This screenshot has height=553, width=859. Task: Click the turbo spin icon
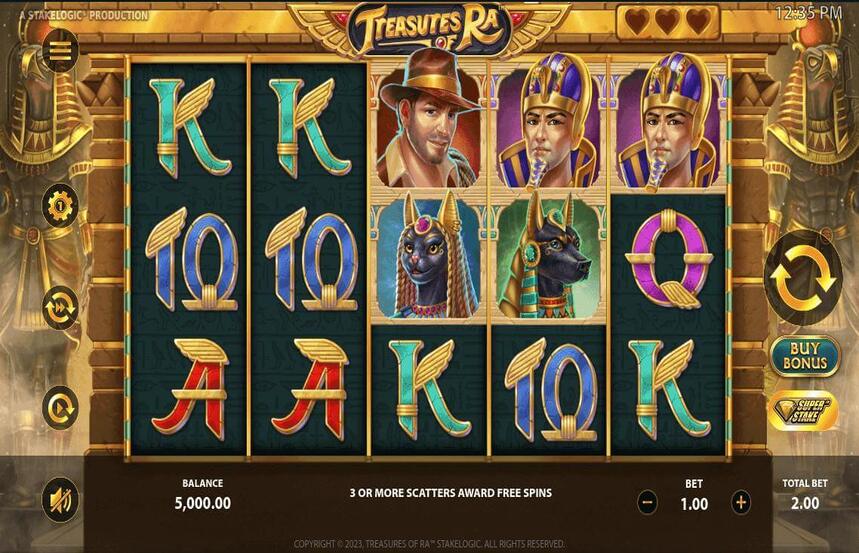pos(60,408)
